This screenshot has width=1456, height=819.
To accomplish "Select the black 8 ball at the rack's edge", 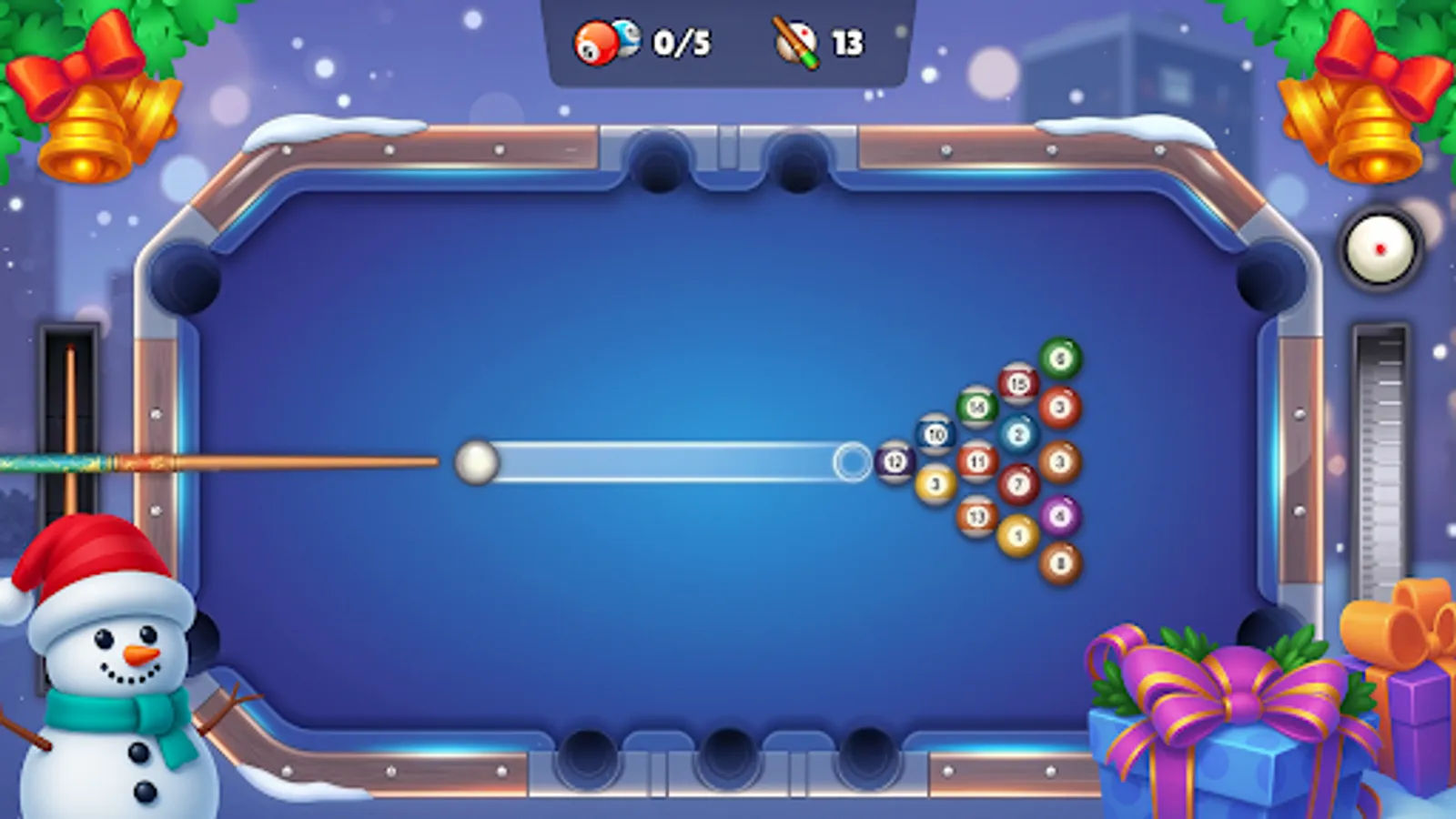I will tap(1061, 562).
